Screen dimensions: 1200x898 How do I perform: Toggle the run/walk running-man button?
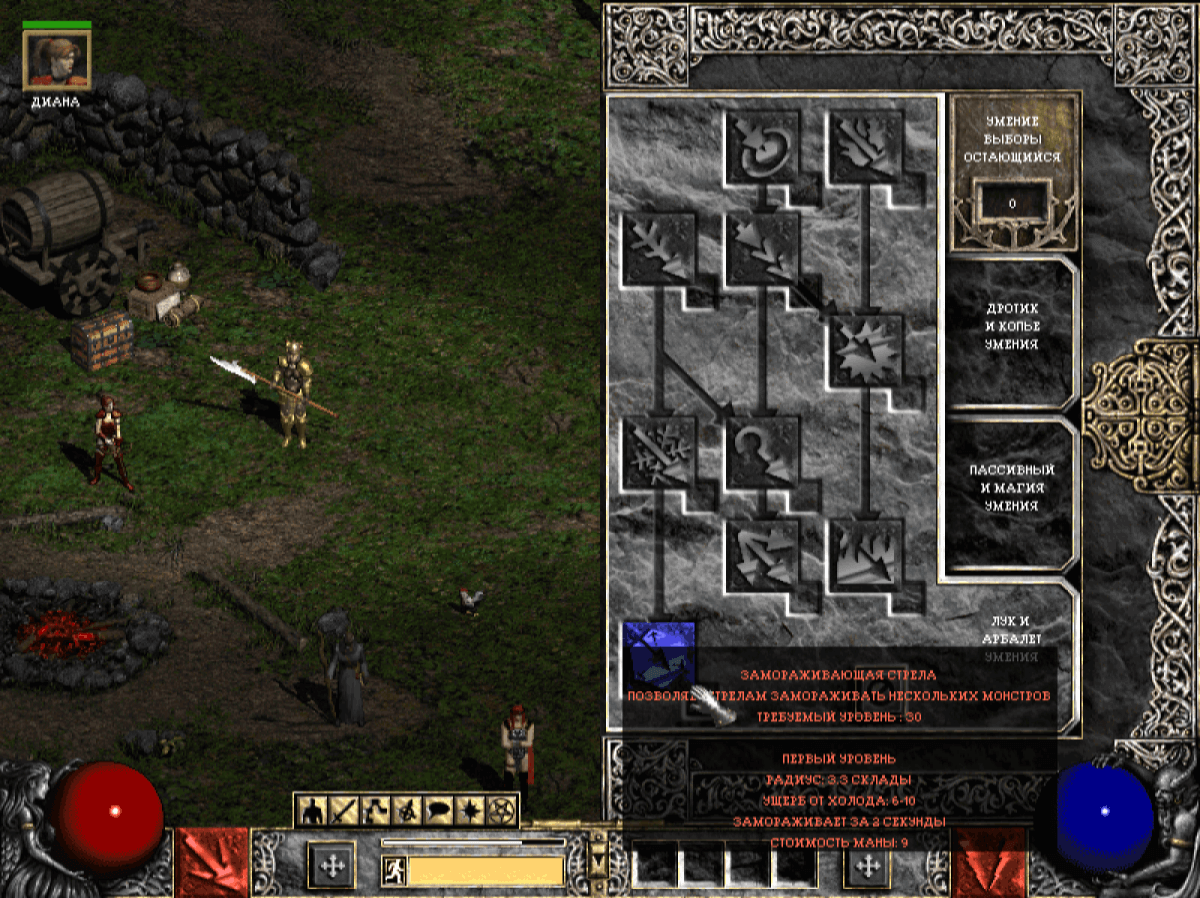tap(394, 870)
